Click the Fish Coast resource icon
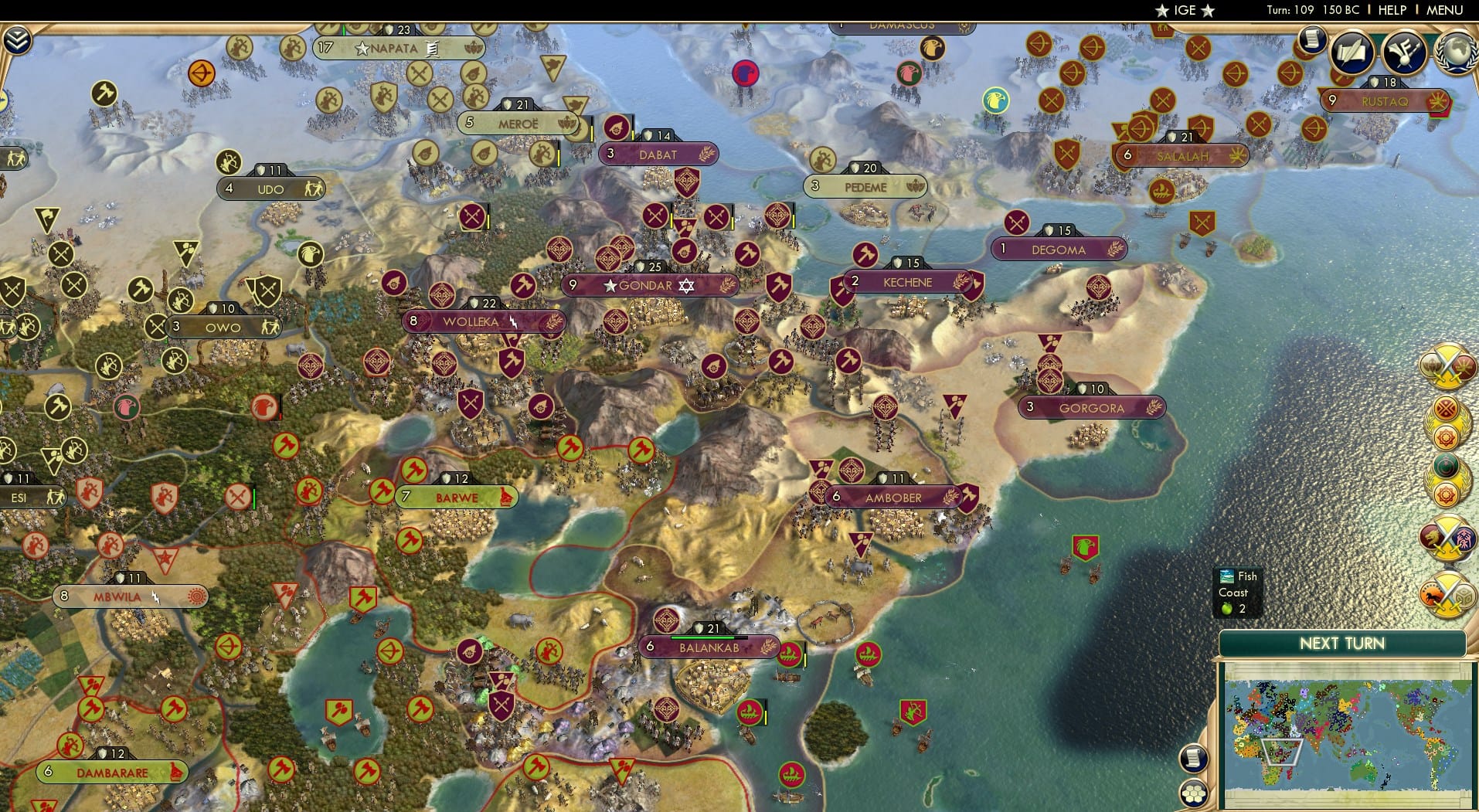1479x812 pixels. [1227, 576]
